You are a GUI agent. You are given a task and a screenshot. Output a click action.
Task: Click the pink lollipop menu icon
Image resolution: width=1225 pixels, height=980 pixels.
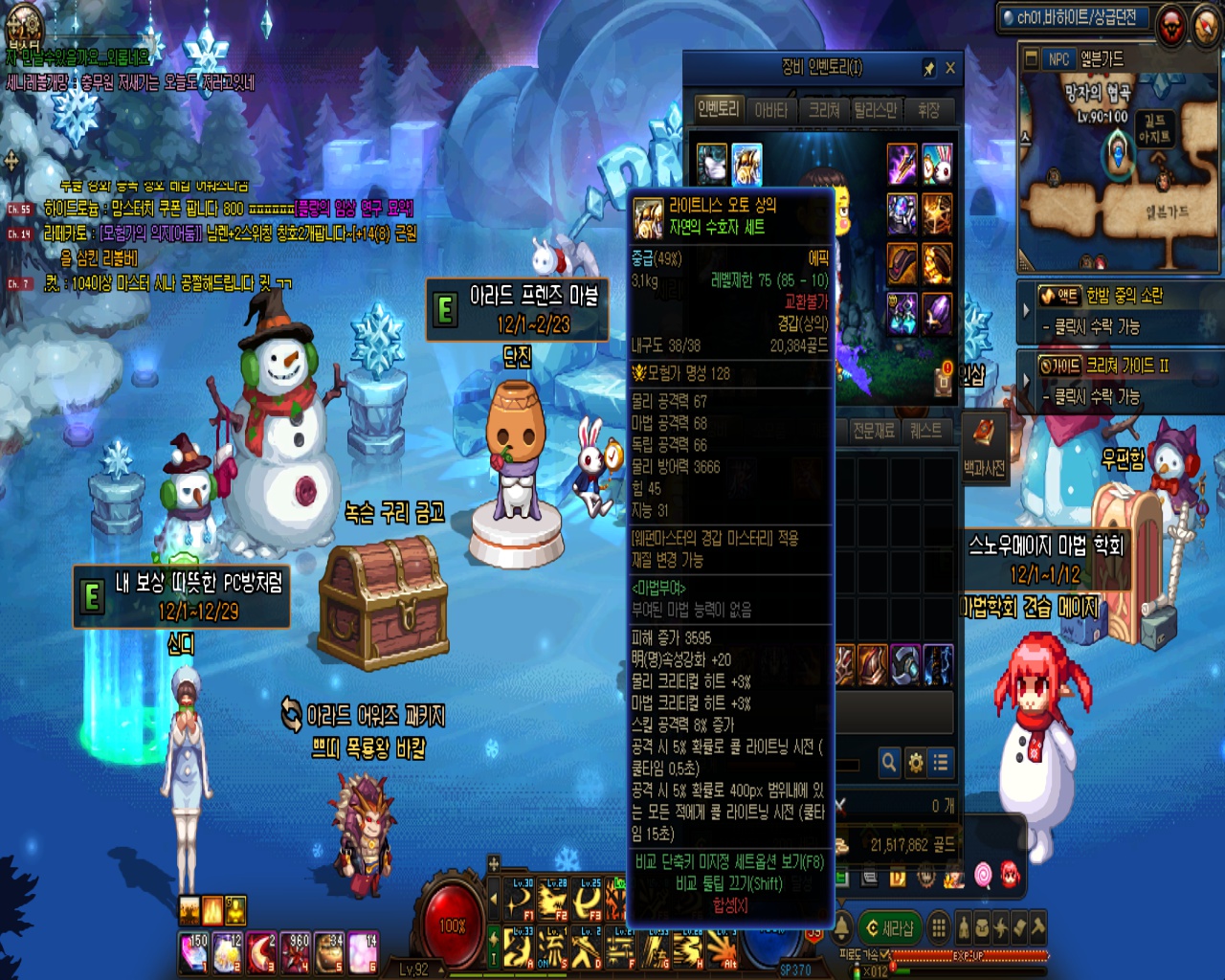(x=983, y=874)
